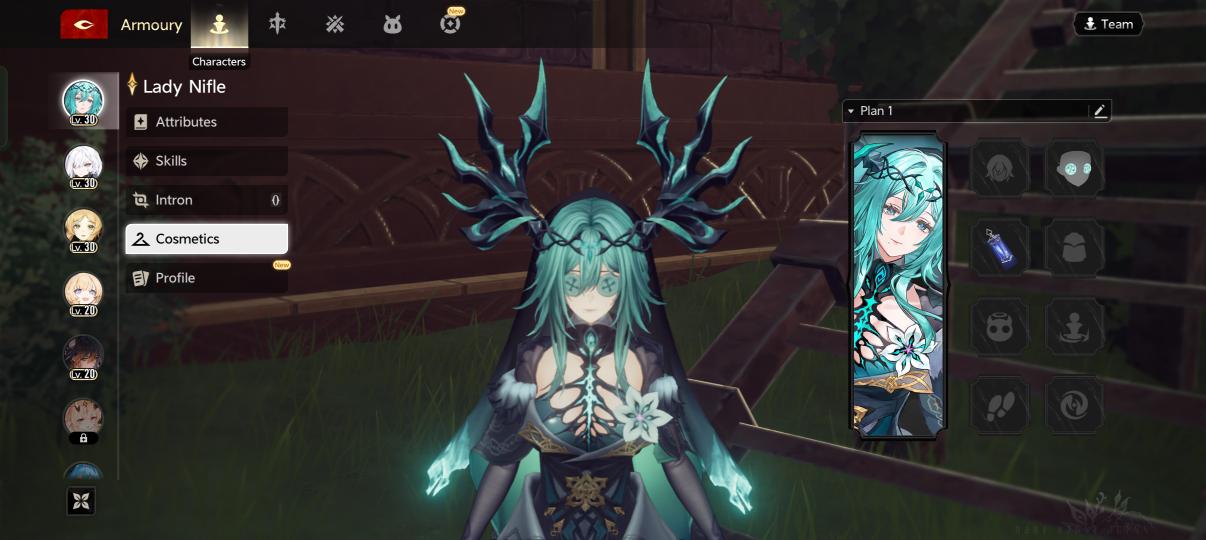This screenshot has width=1206, height=540.
Task: Switch to the crossed weapons tab
Action: (335, 24)
